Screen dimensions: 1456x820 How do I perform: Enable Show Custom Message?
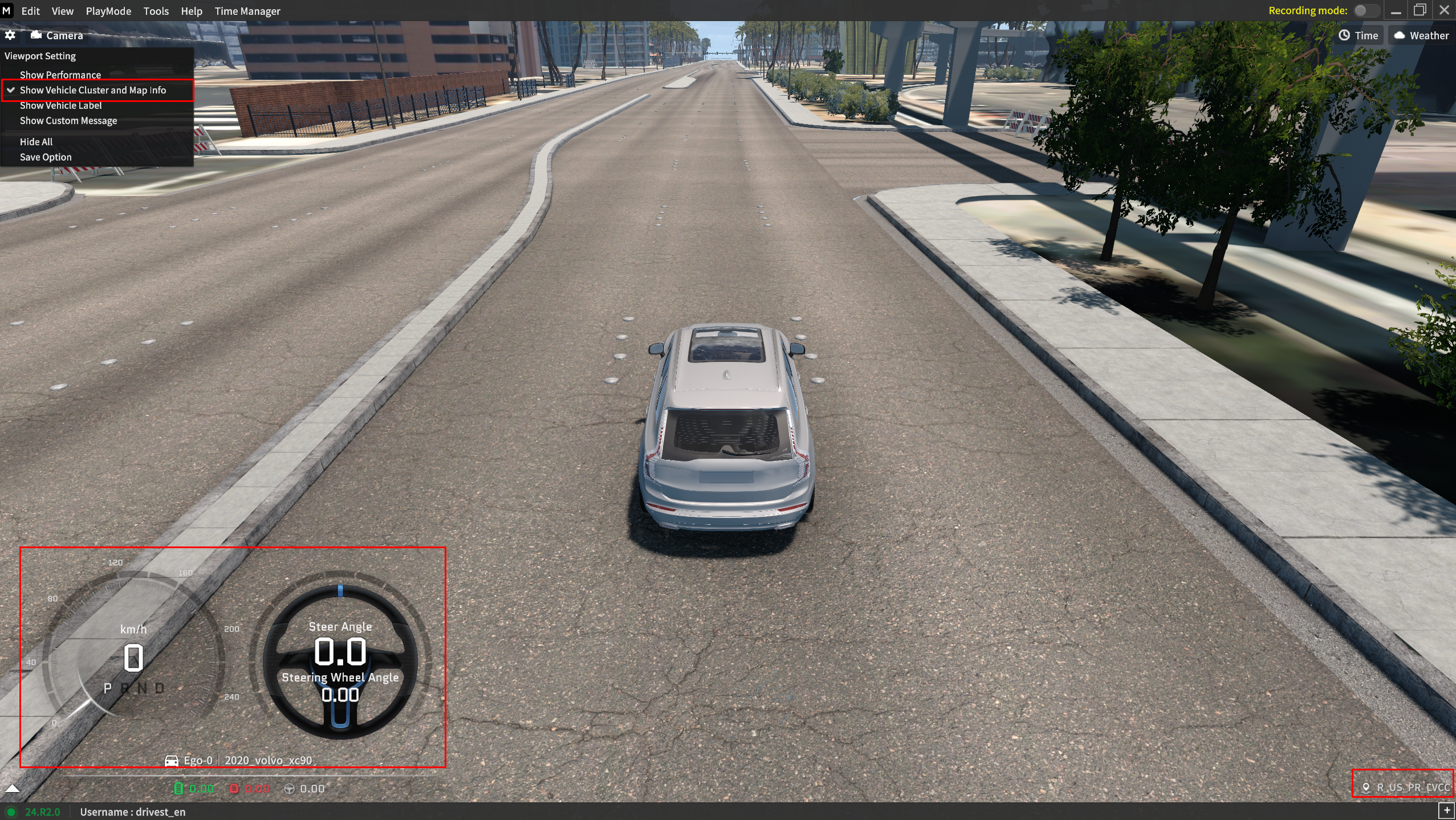[68, 121]
